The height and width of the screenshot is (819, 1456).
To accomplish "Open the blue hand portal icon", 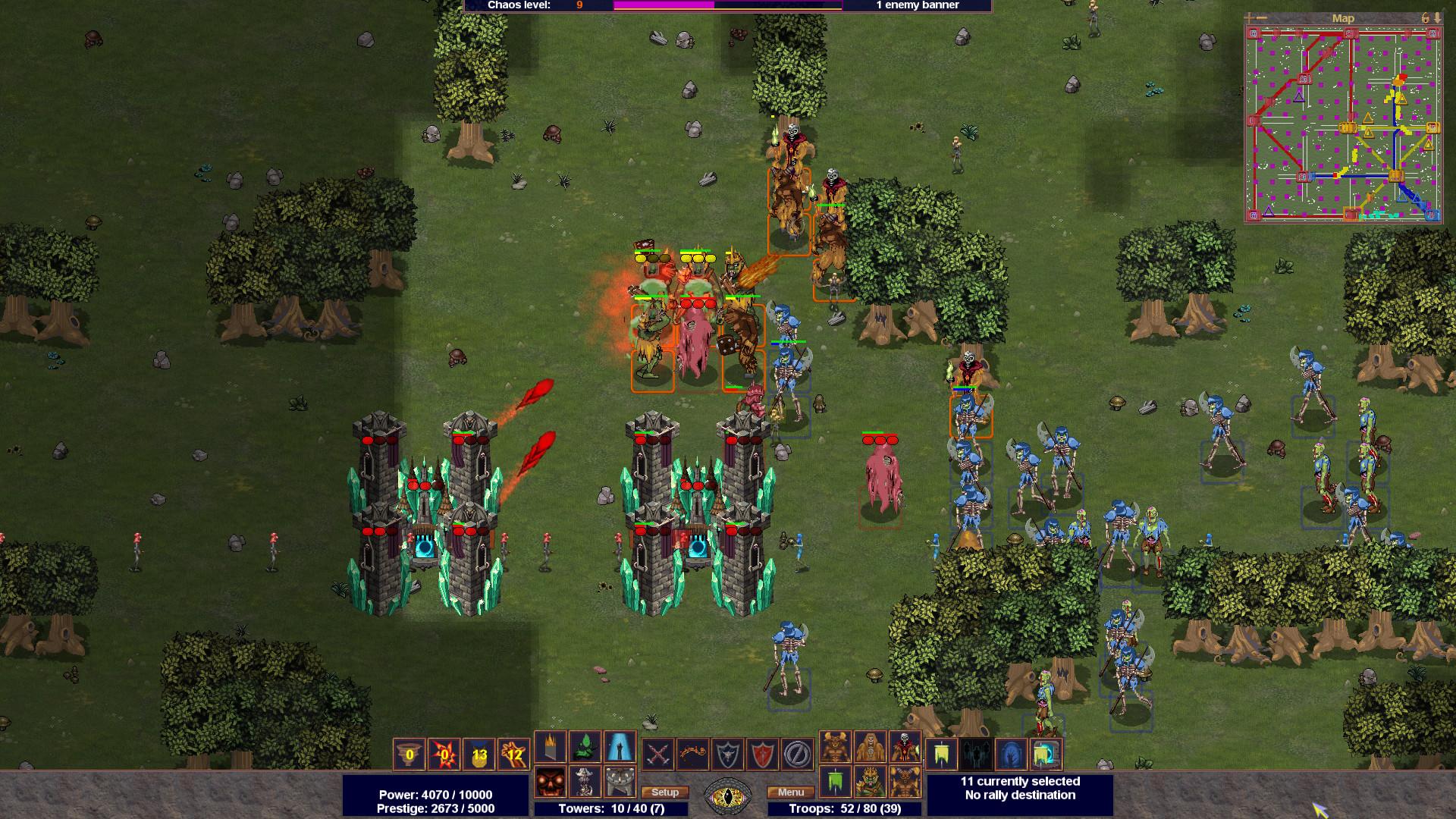I will tap(1010, 754).
